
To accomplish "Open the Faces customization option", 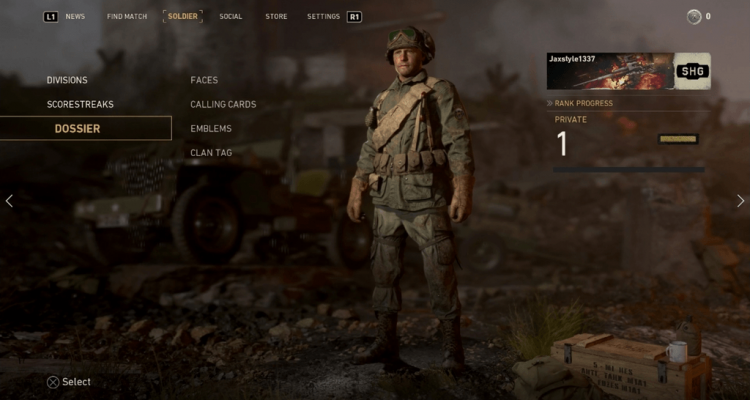I will point(204,80).
